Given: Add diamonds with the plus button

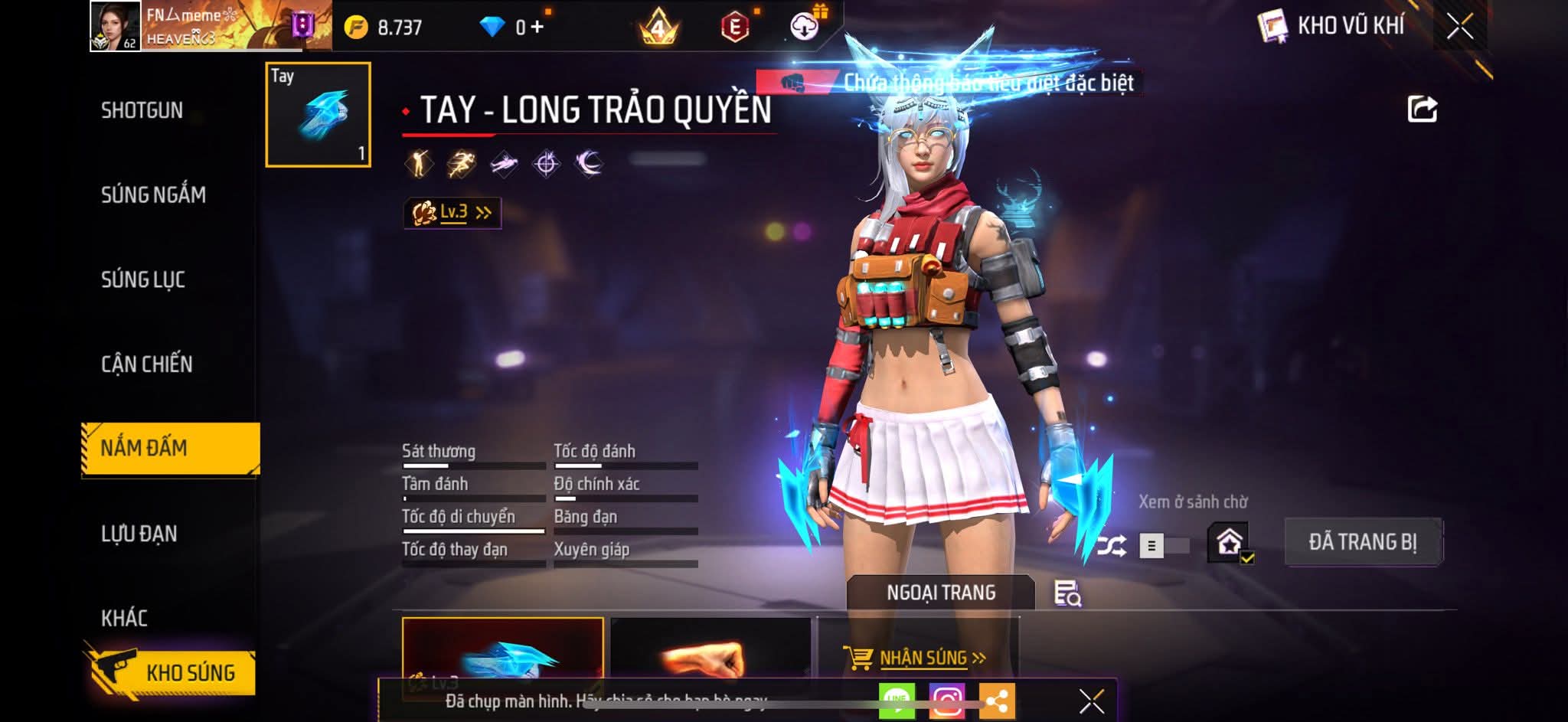Looking at the screenshot, I should (537, 28).
